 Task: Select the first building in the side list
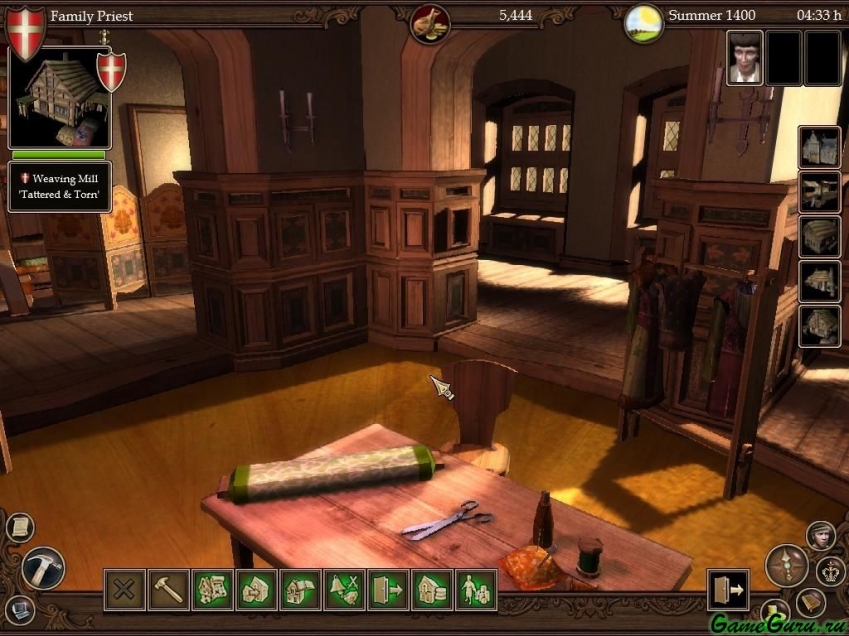tap(820, 148)
